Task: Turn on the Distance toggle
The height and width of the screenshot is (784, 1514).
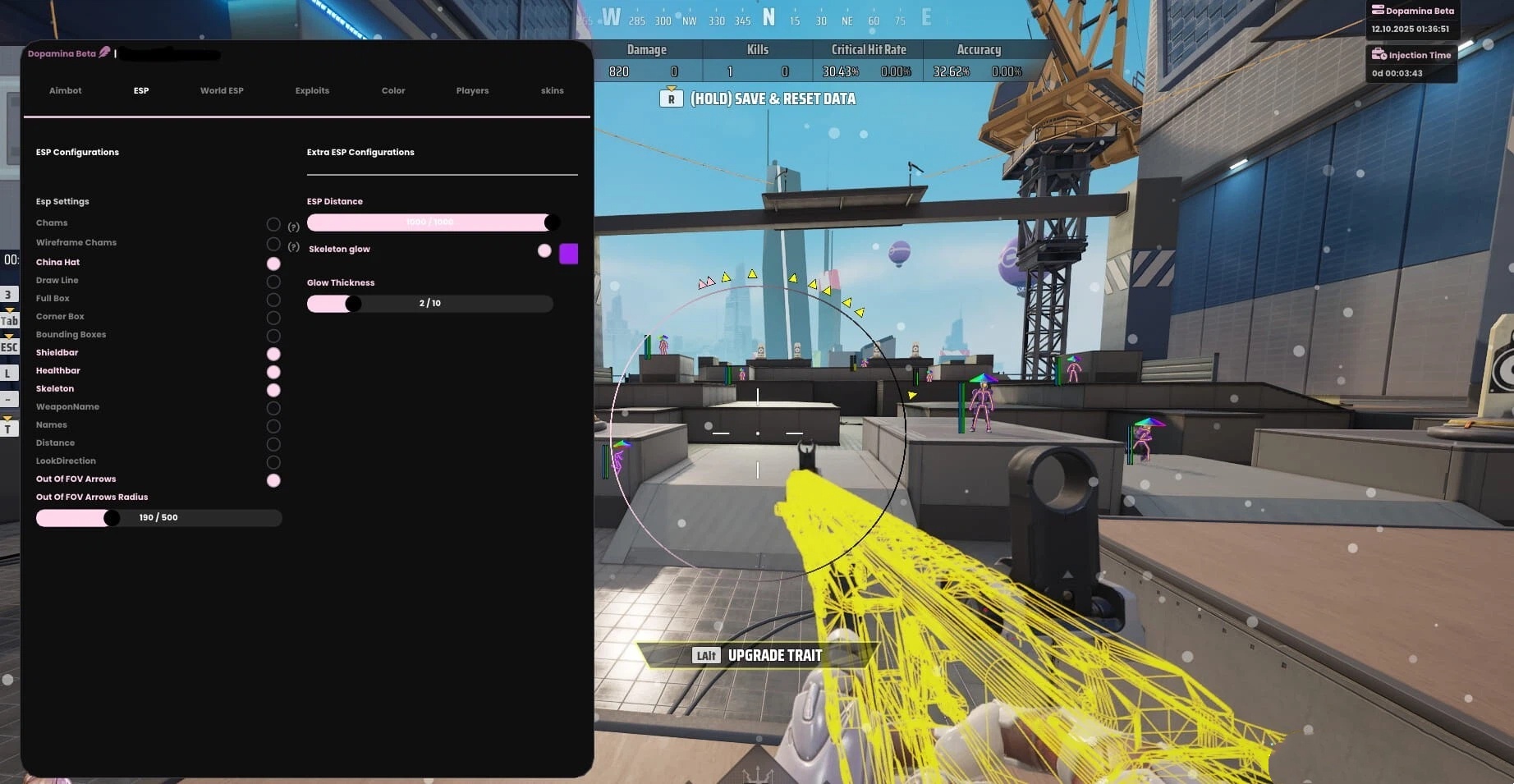Action: click(273, 444)
